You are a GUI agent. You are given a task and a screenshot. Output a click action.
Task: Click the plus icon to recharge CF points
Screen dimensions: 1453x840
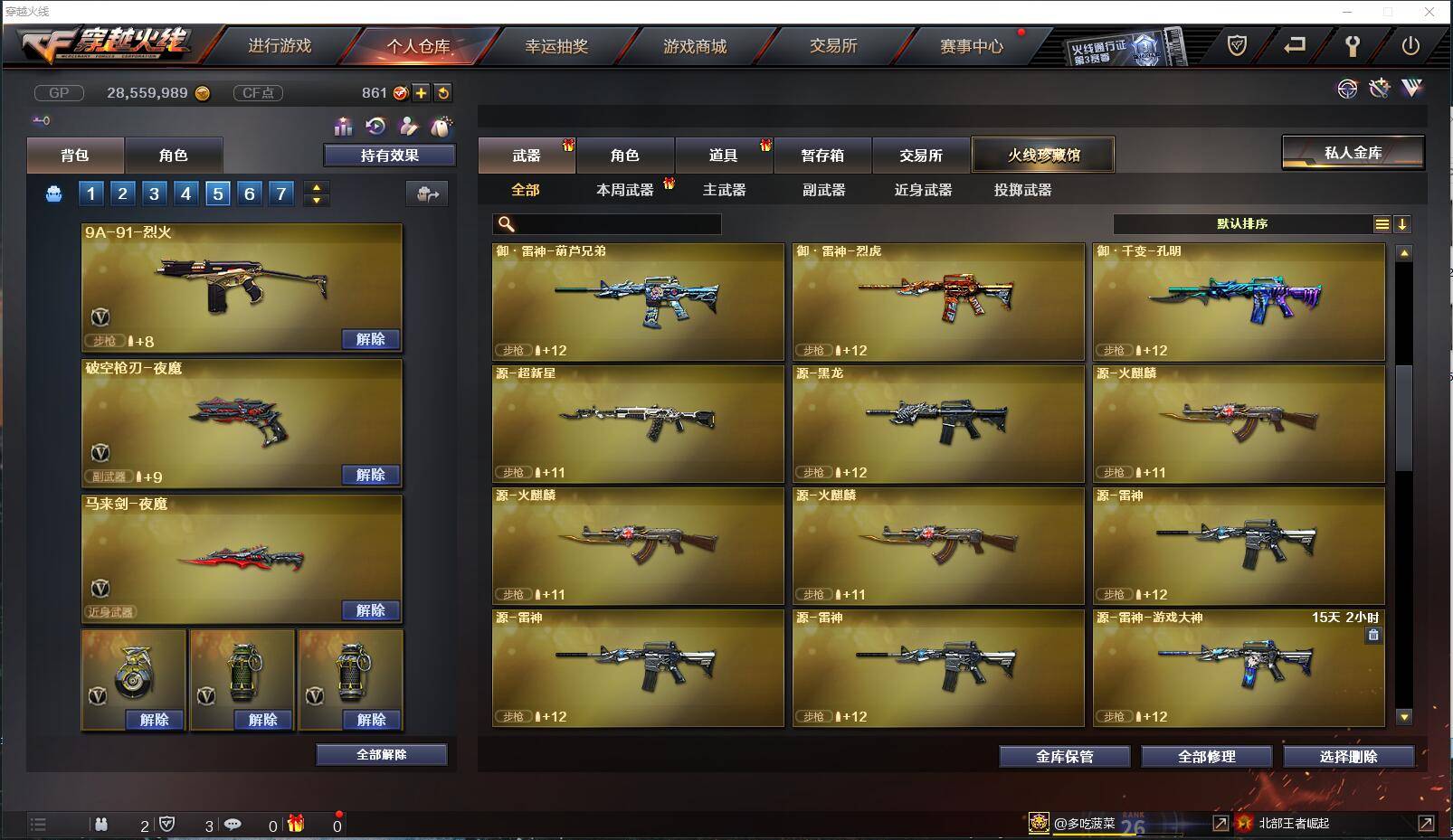click(x=423, y=92)
